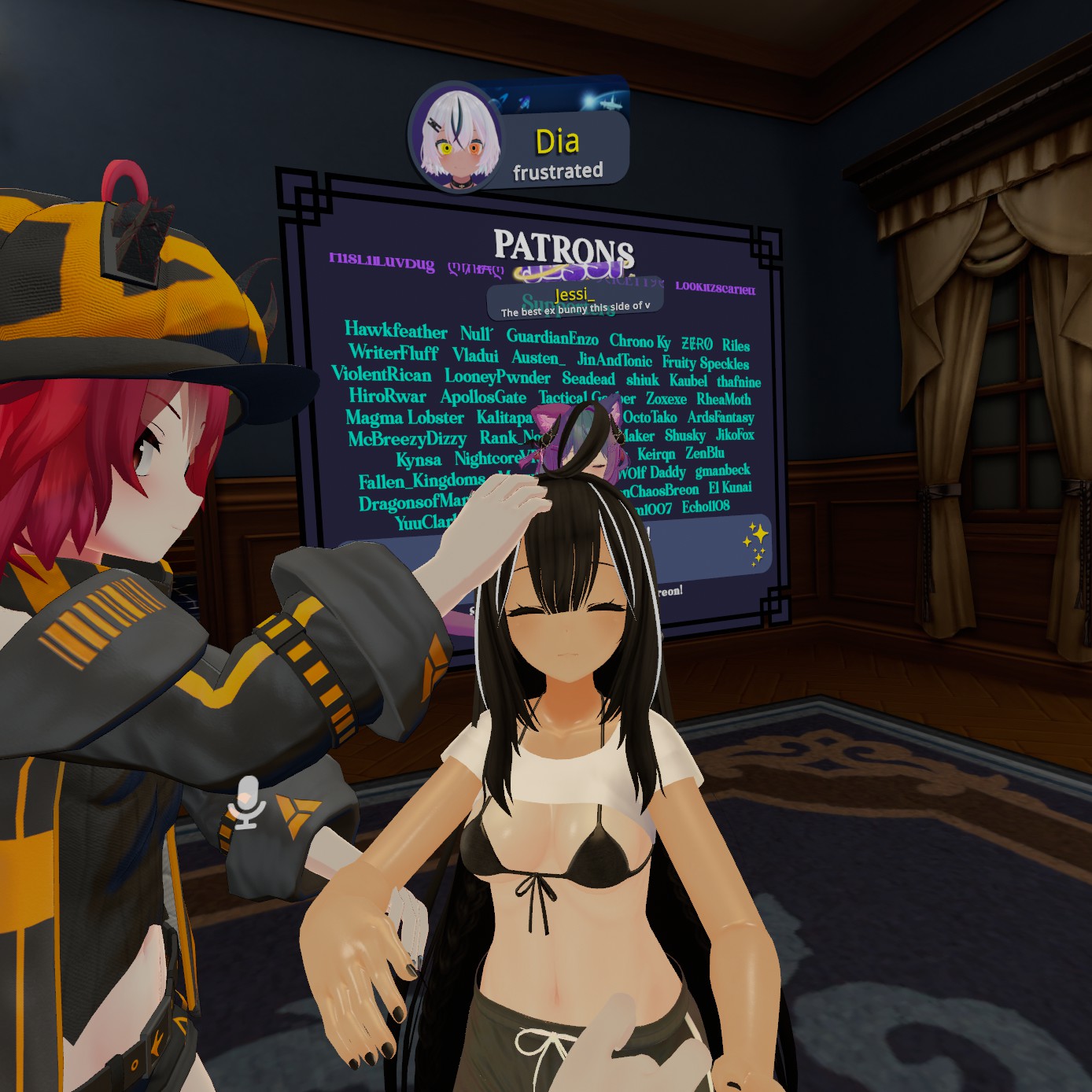
Task: Toggle the microphone icon
Action: (248, 803)
